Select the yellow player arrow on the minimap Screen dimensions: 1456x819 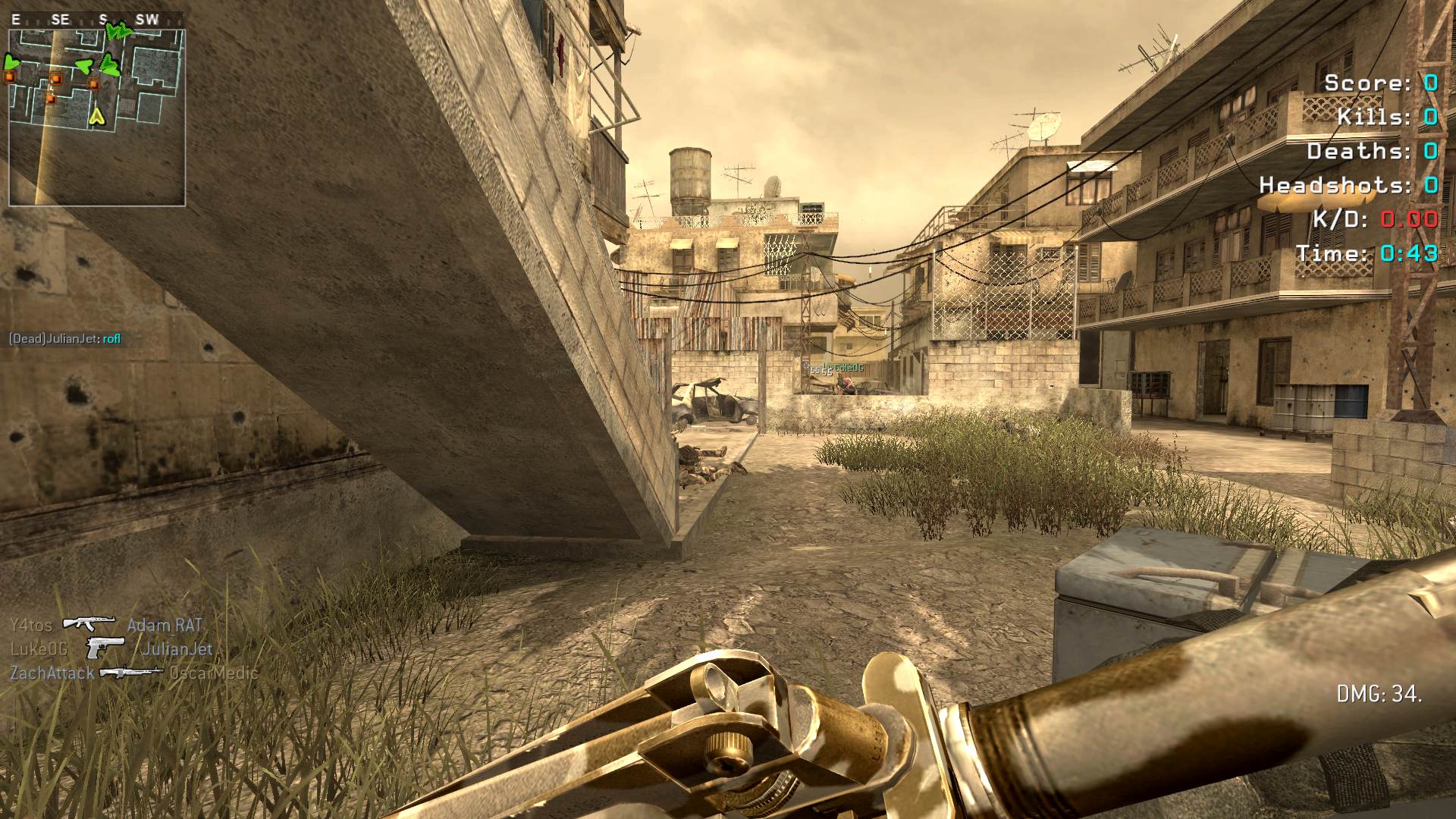[96, 116]
